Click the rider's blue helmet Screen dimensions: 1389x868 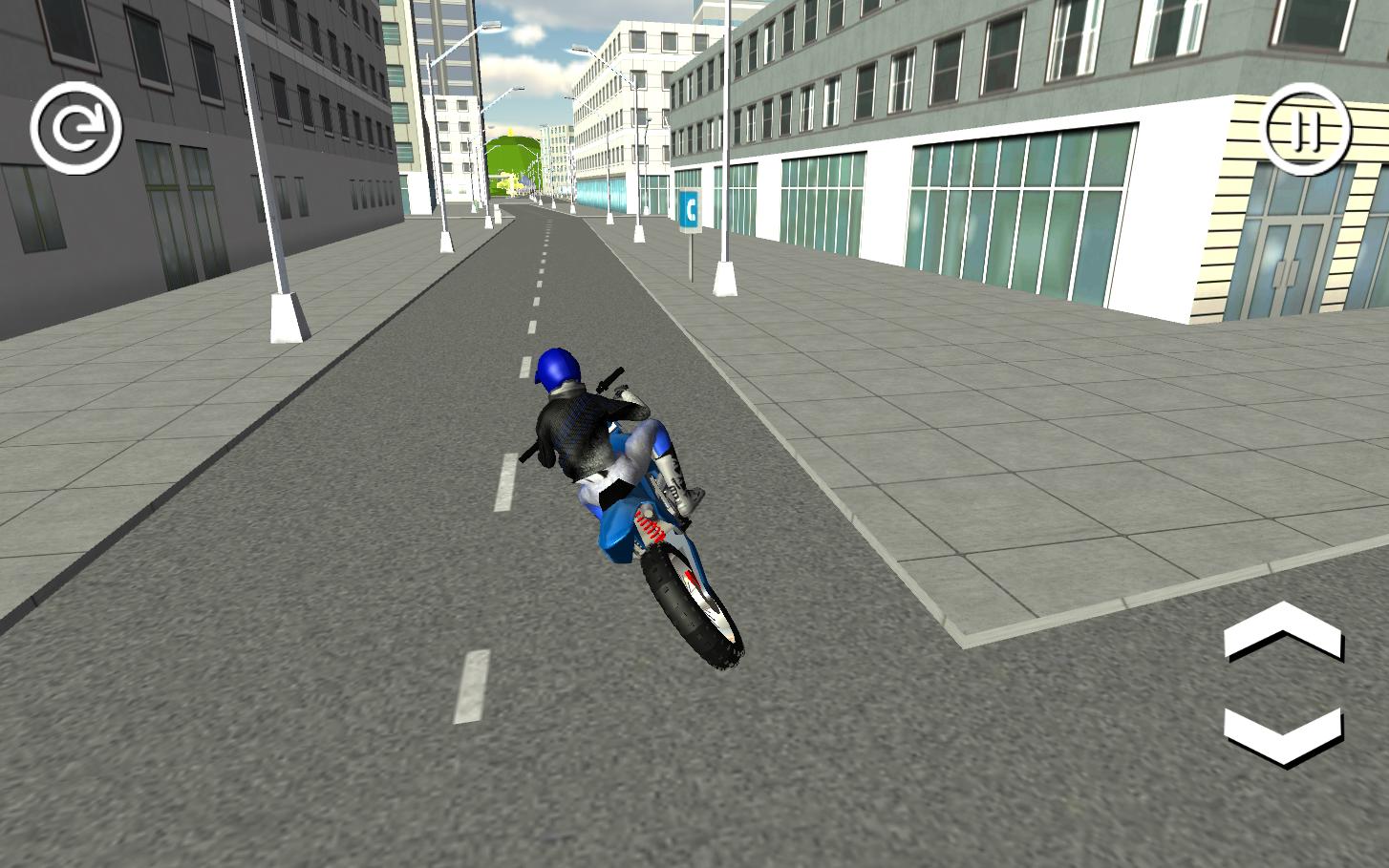(x=557, y=368)
